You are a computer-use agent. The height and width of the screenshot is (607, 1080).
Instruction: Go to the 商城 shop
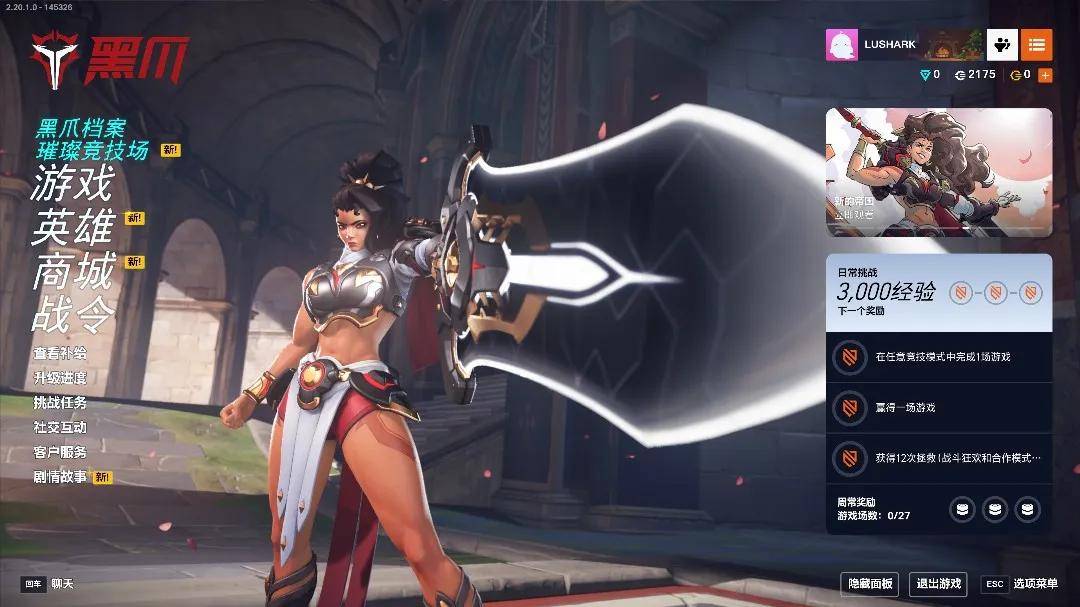click(73, 272)
